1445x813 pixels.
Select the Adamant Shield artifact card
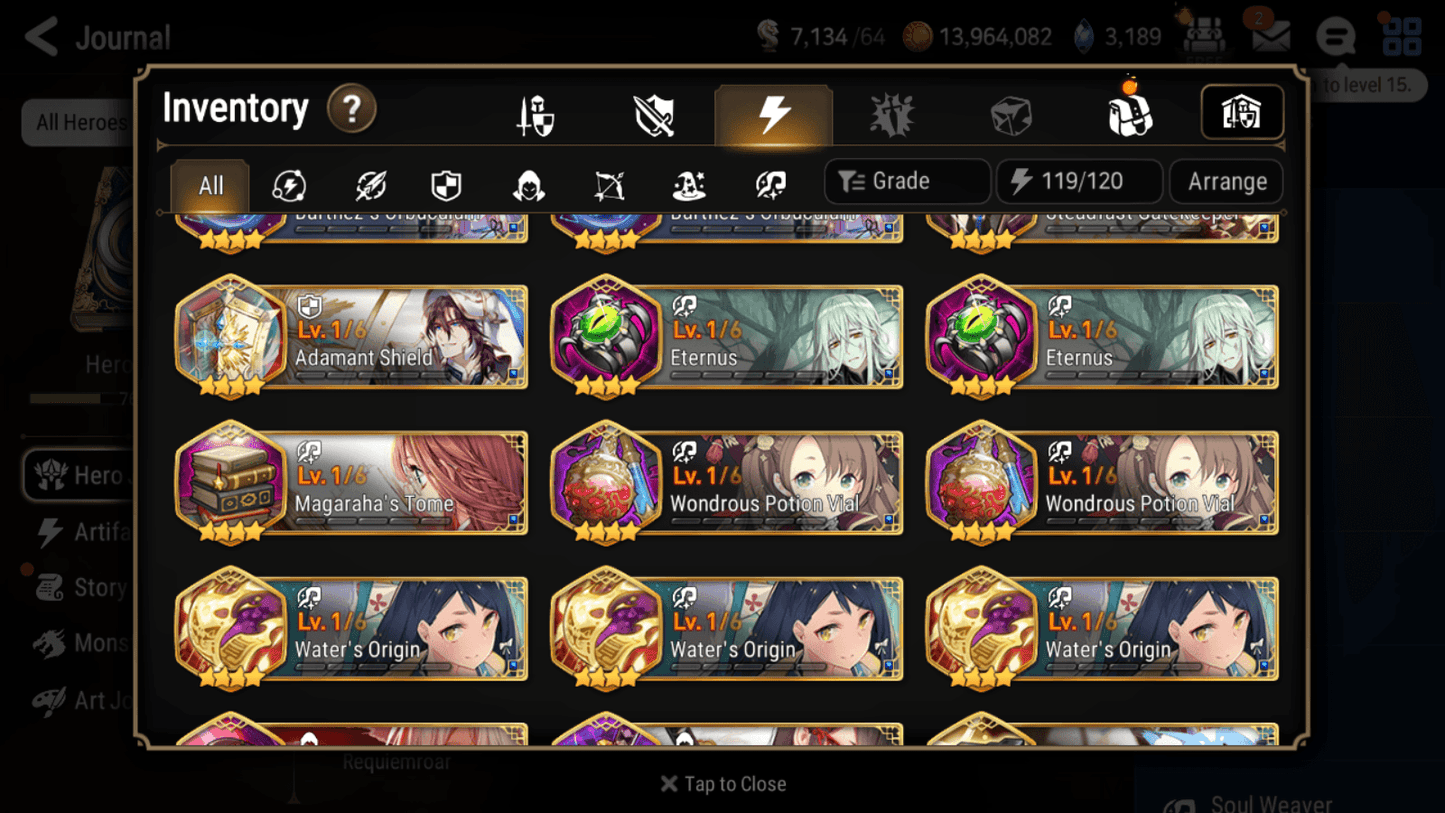[350, 338]
